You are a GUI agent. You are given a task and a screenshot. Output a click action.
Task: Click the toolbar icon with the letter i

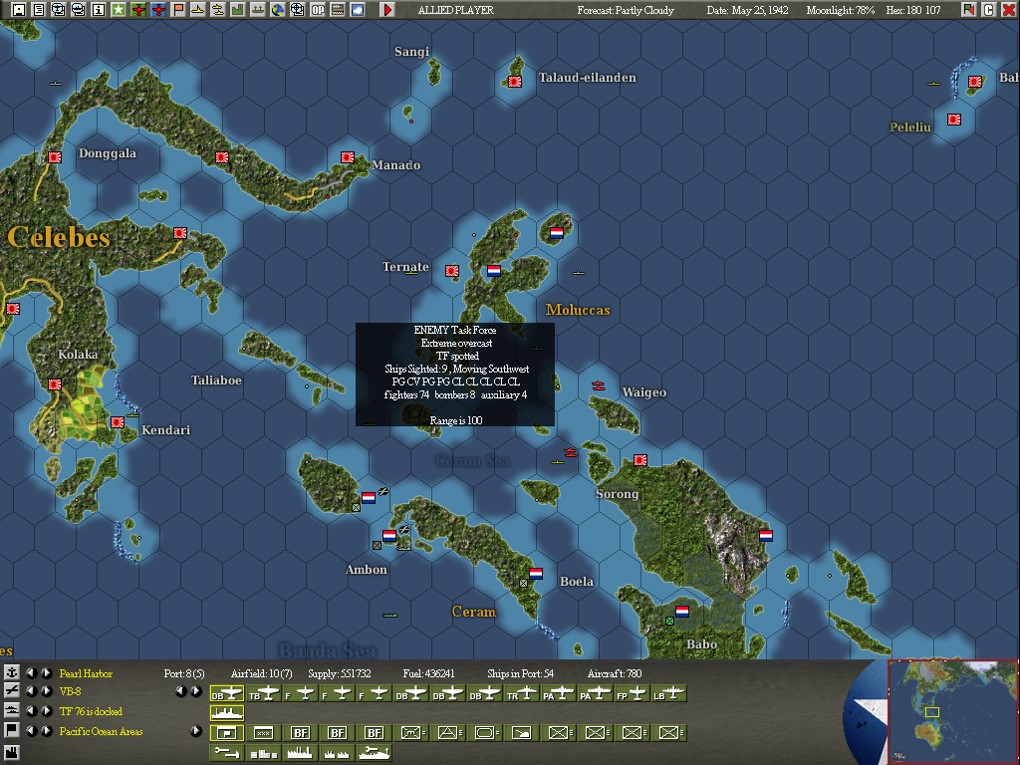click(x=98, y=10)
